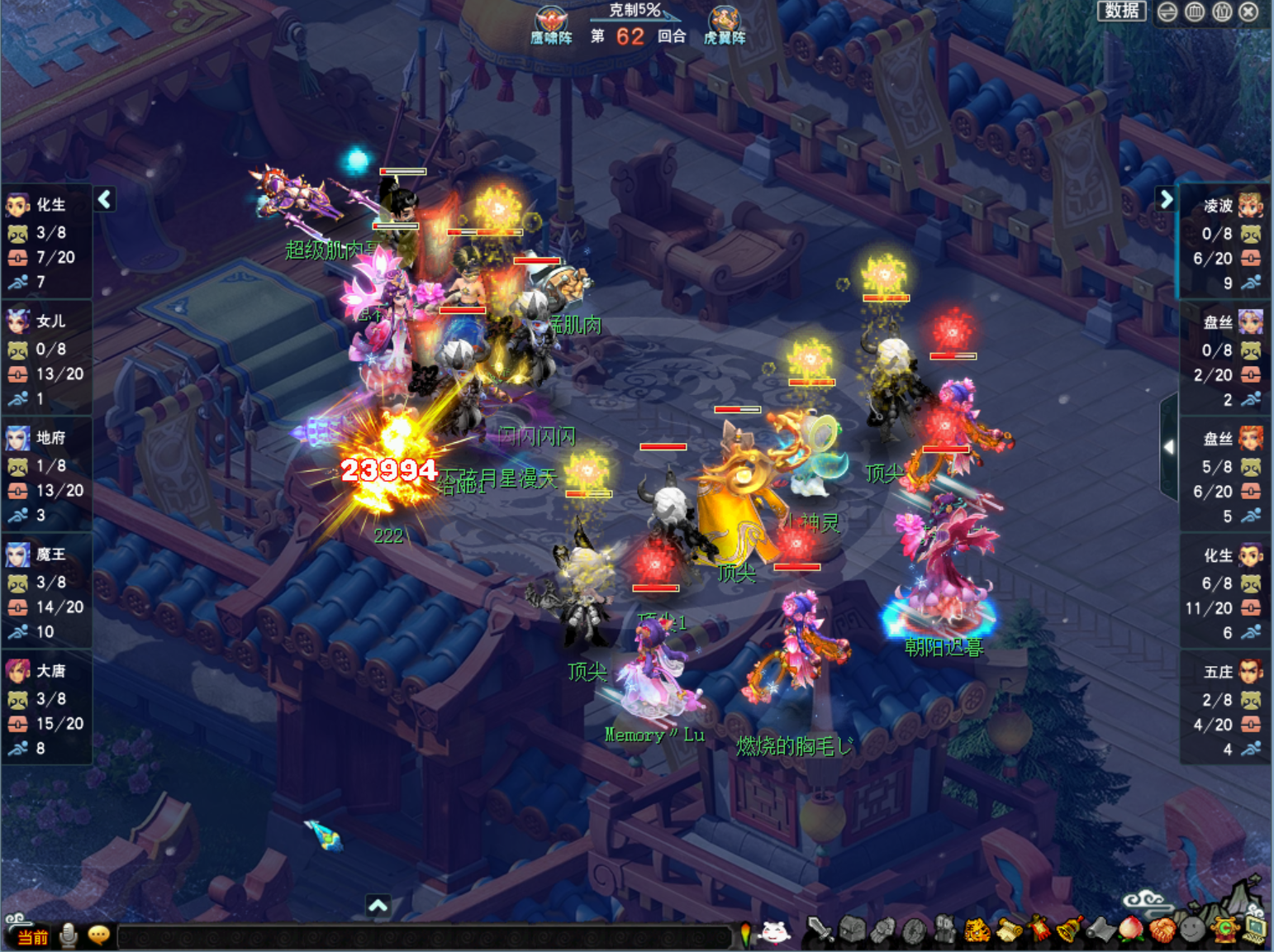
Task: Open the speech bubble chat options
Action: tap(99, 935)
